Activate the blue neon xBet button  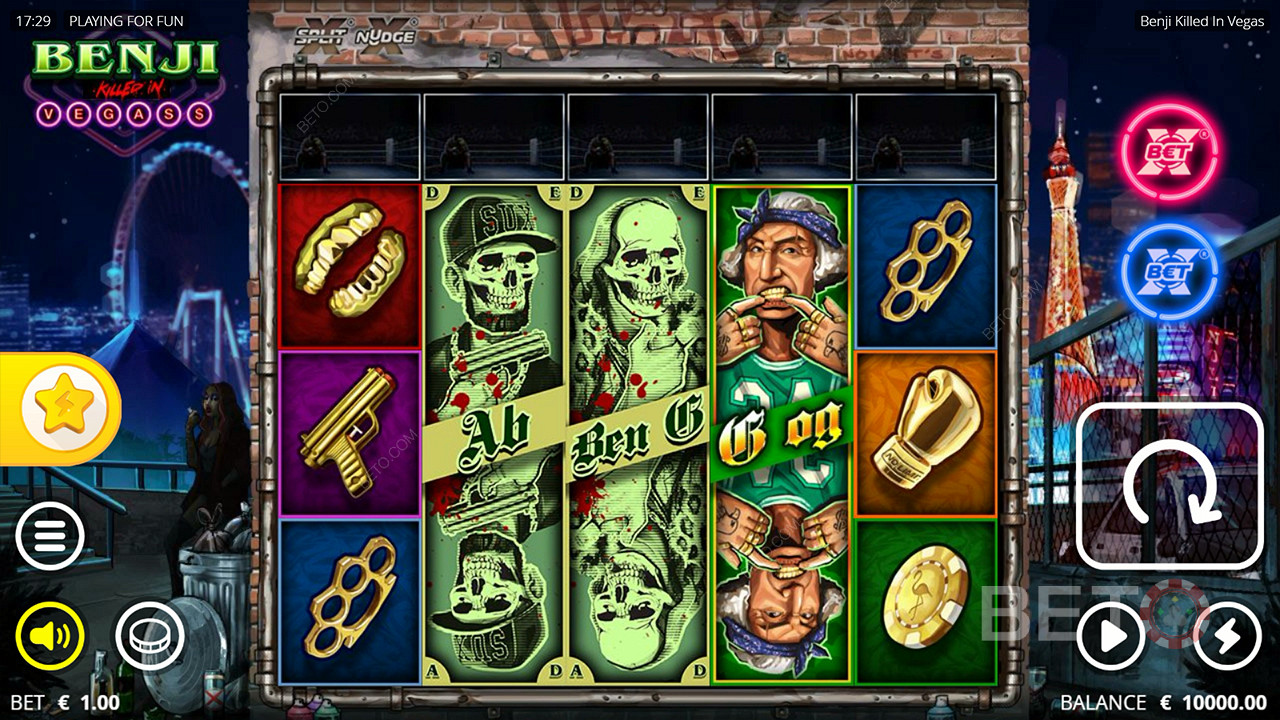pyautogui.click(x=1169, y=270)
